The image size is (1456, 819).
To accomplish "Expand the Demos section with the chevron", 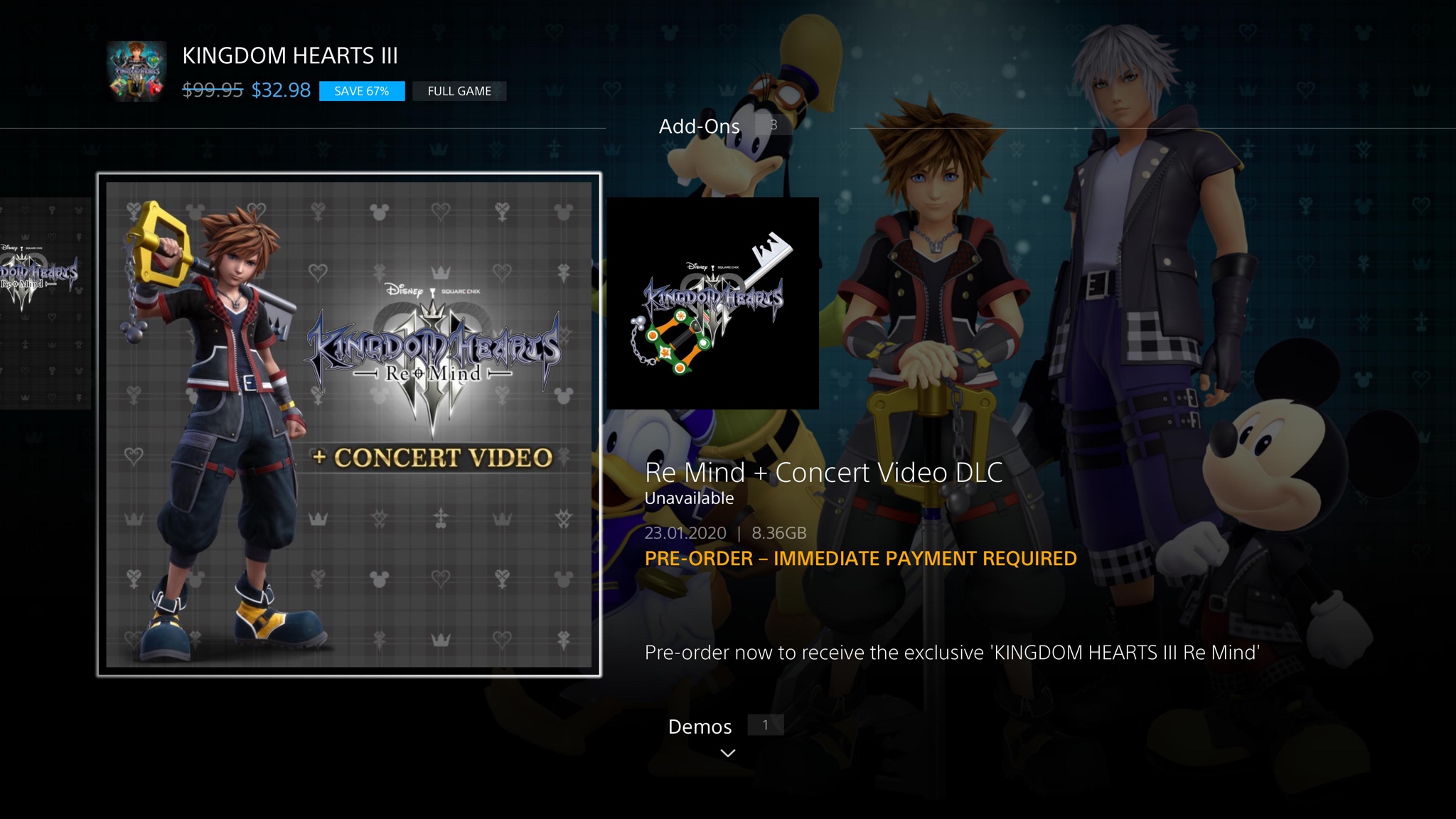I will click(727, 752).
